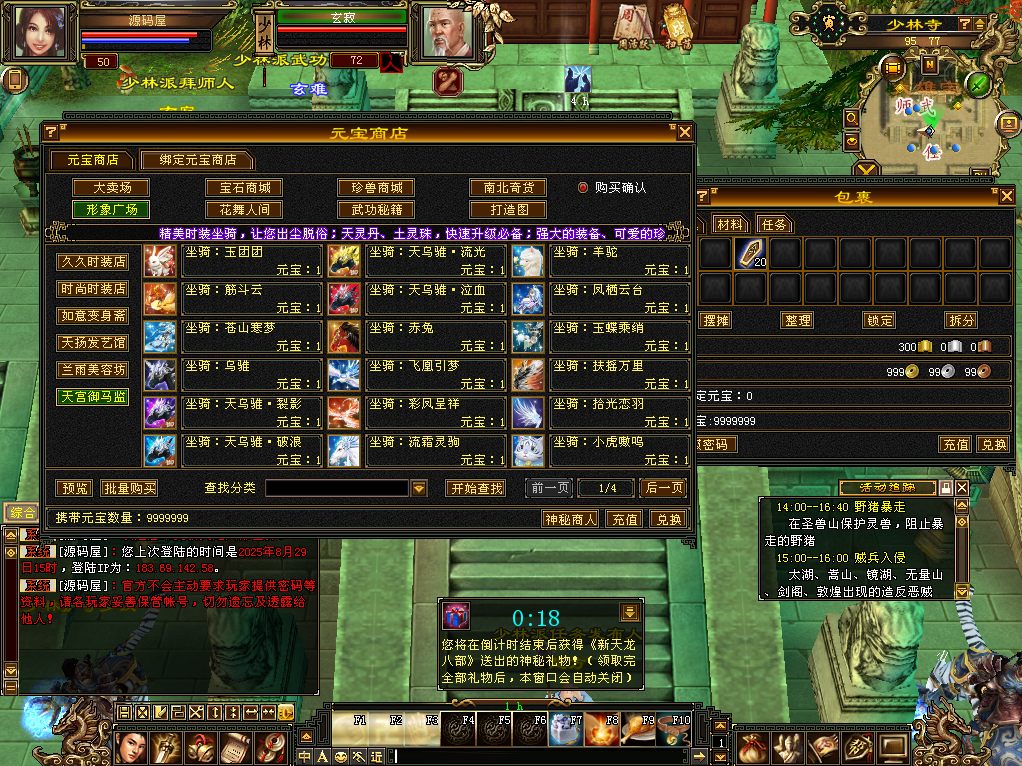This screenshot has height=766, width=1022.
Task: Click 整理 to sort the bag
Action: 798,320
